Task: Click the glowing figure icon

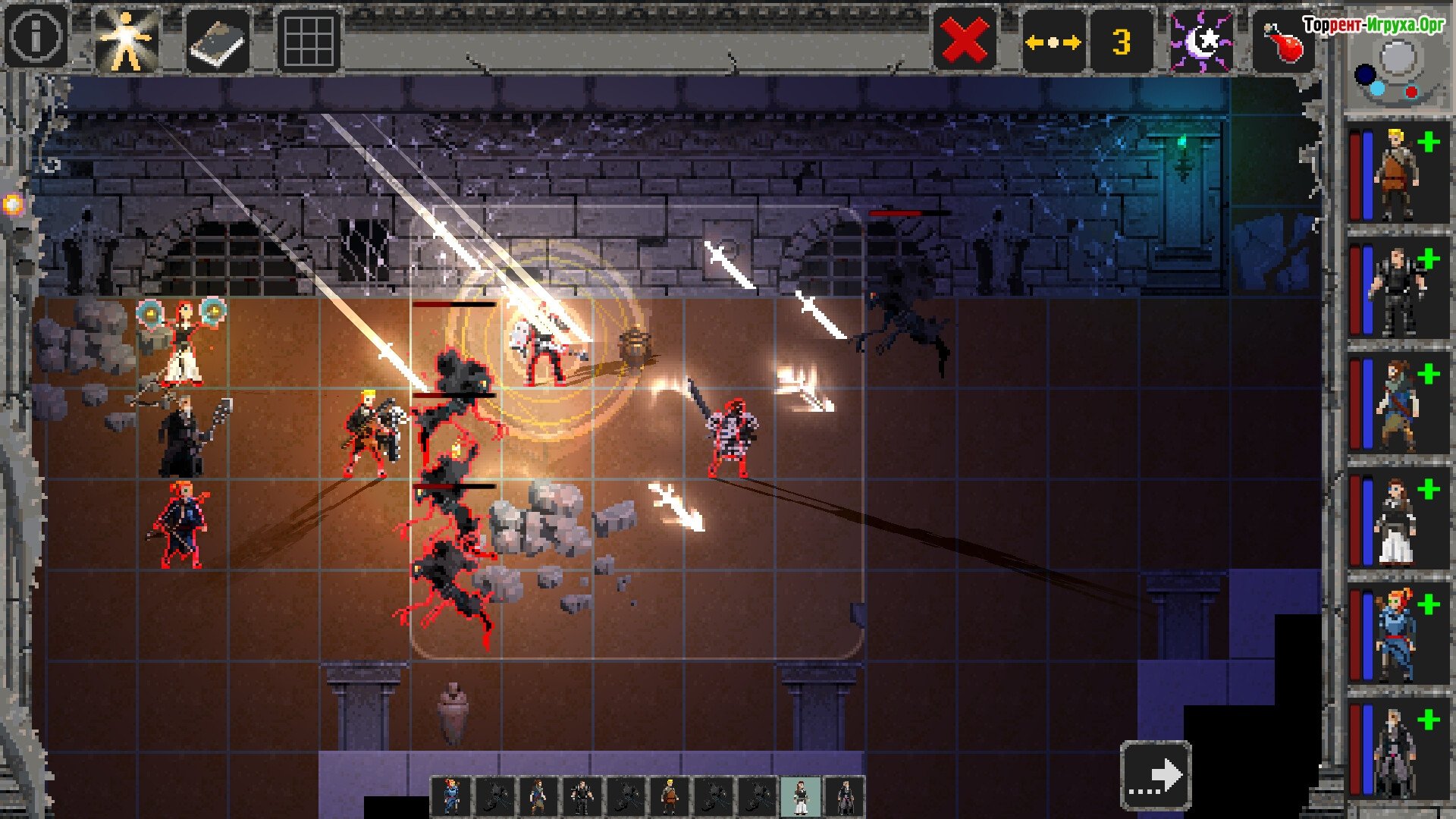Action: (127, 39)
